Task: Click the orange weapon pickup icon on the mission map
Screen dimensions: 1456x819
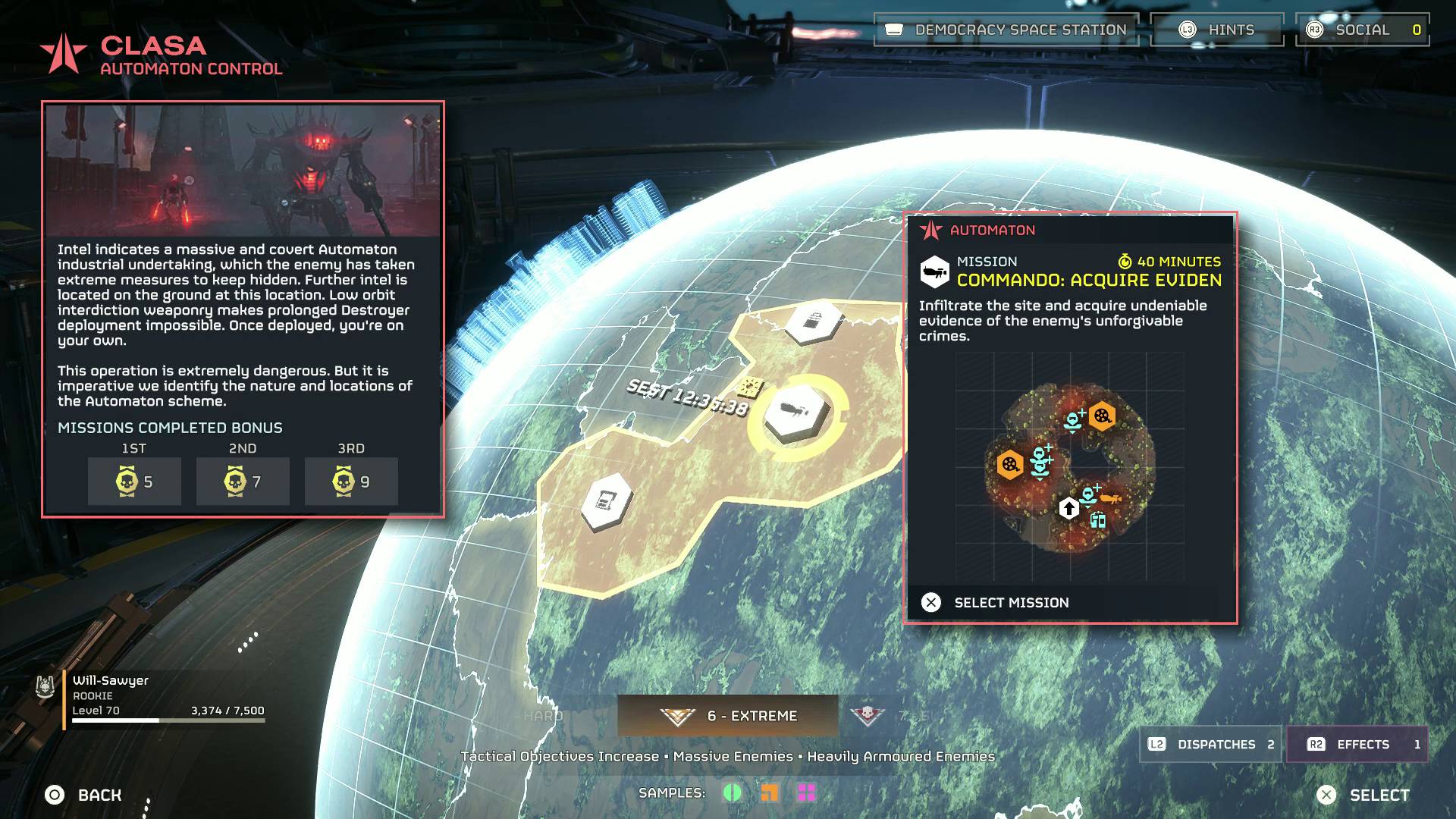Action: tap(1112, 498)
